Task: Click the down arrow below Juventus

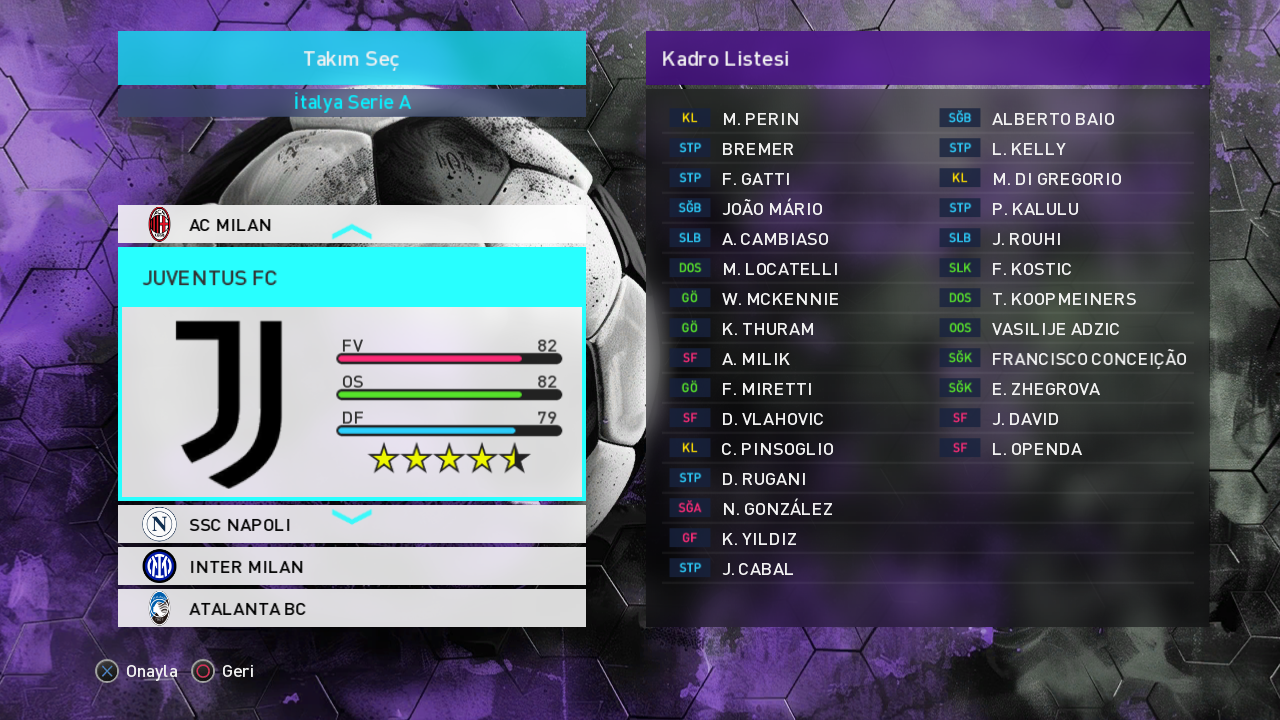Action: pos(352,516)
